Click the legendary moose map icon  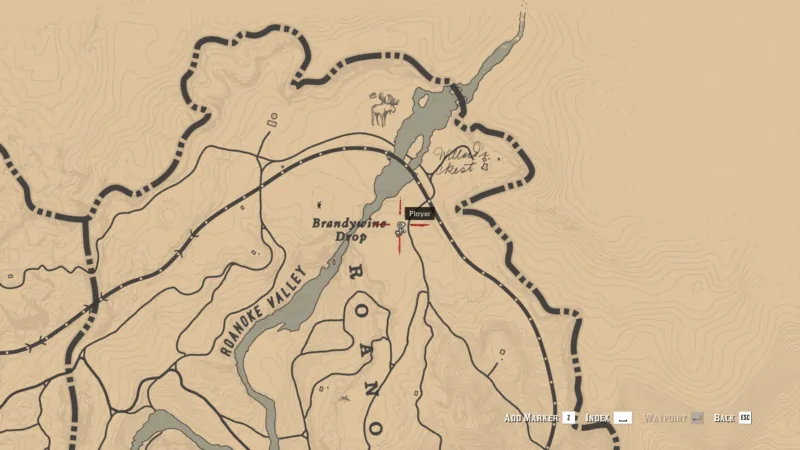click(383, 108)
